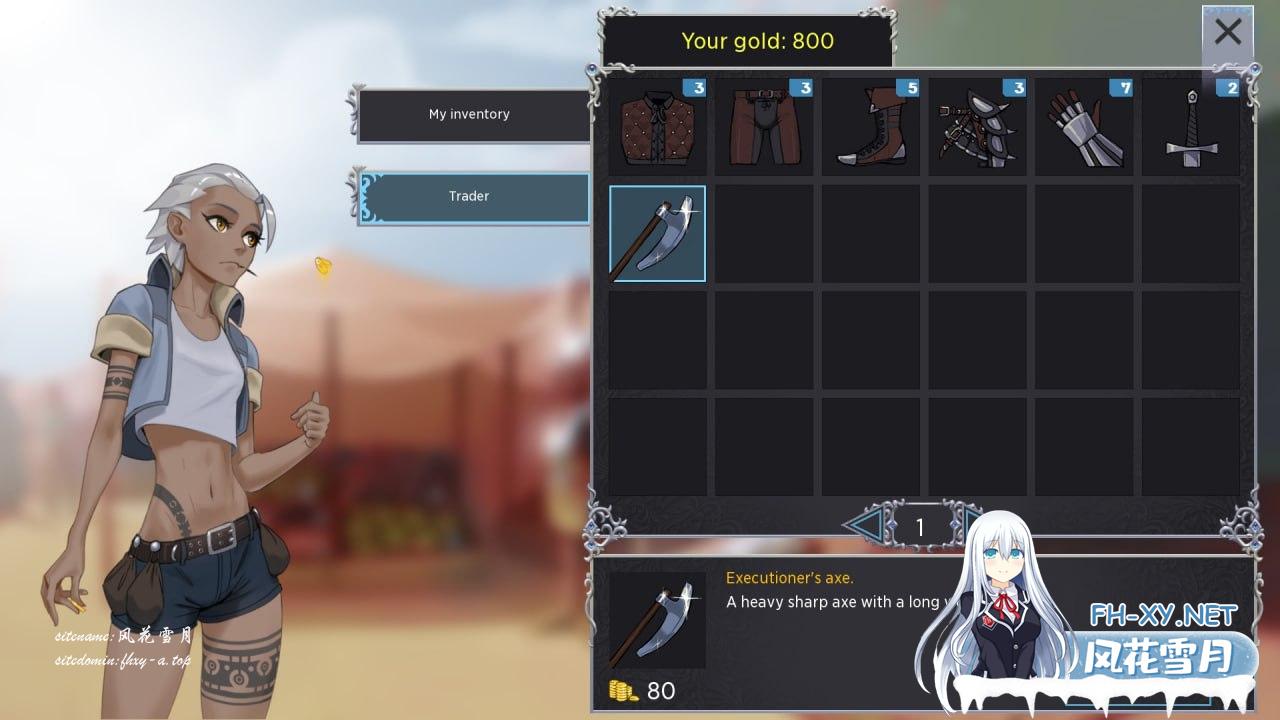Image resolution: width=1280 pixels, height=720 pixels.
Task: Click the steel gauntlets item slot
Action: click(1084, 127)
